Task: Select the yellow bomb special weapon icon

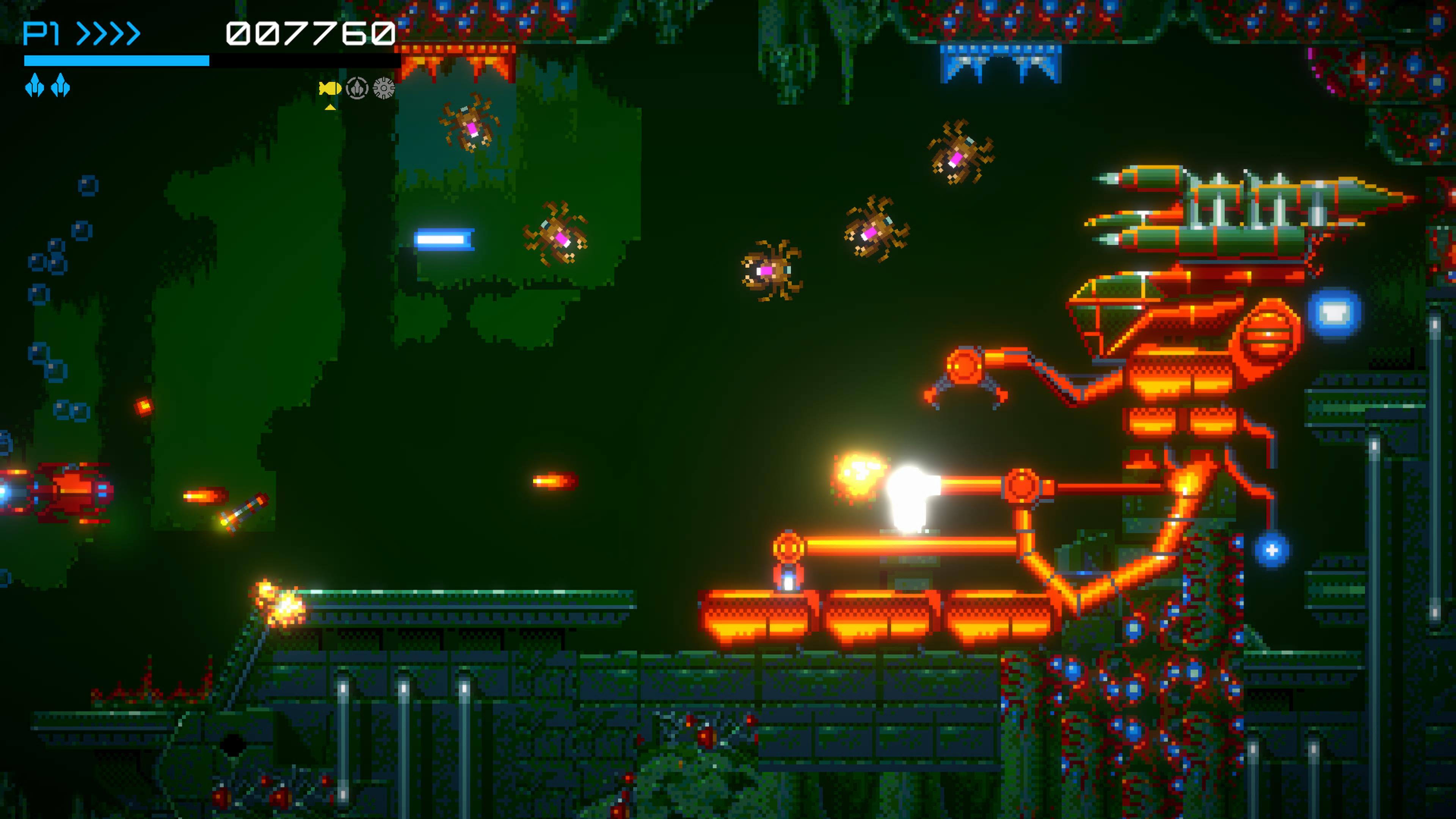Action: pyautogui.click(x=330, y=88)
